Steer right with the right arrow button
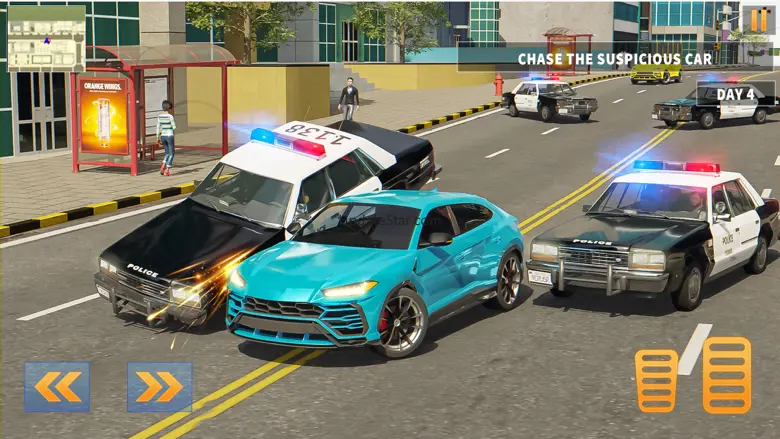The height and width of the screenshot is (439, 780). click(159, 387)
